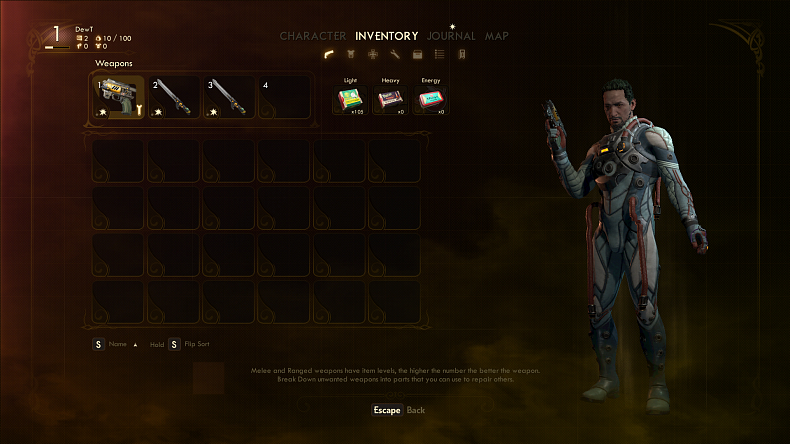Select the sword in weapon slot 3
790x444 pixels.
[229, 97]
